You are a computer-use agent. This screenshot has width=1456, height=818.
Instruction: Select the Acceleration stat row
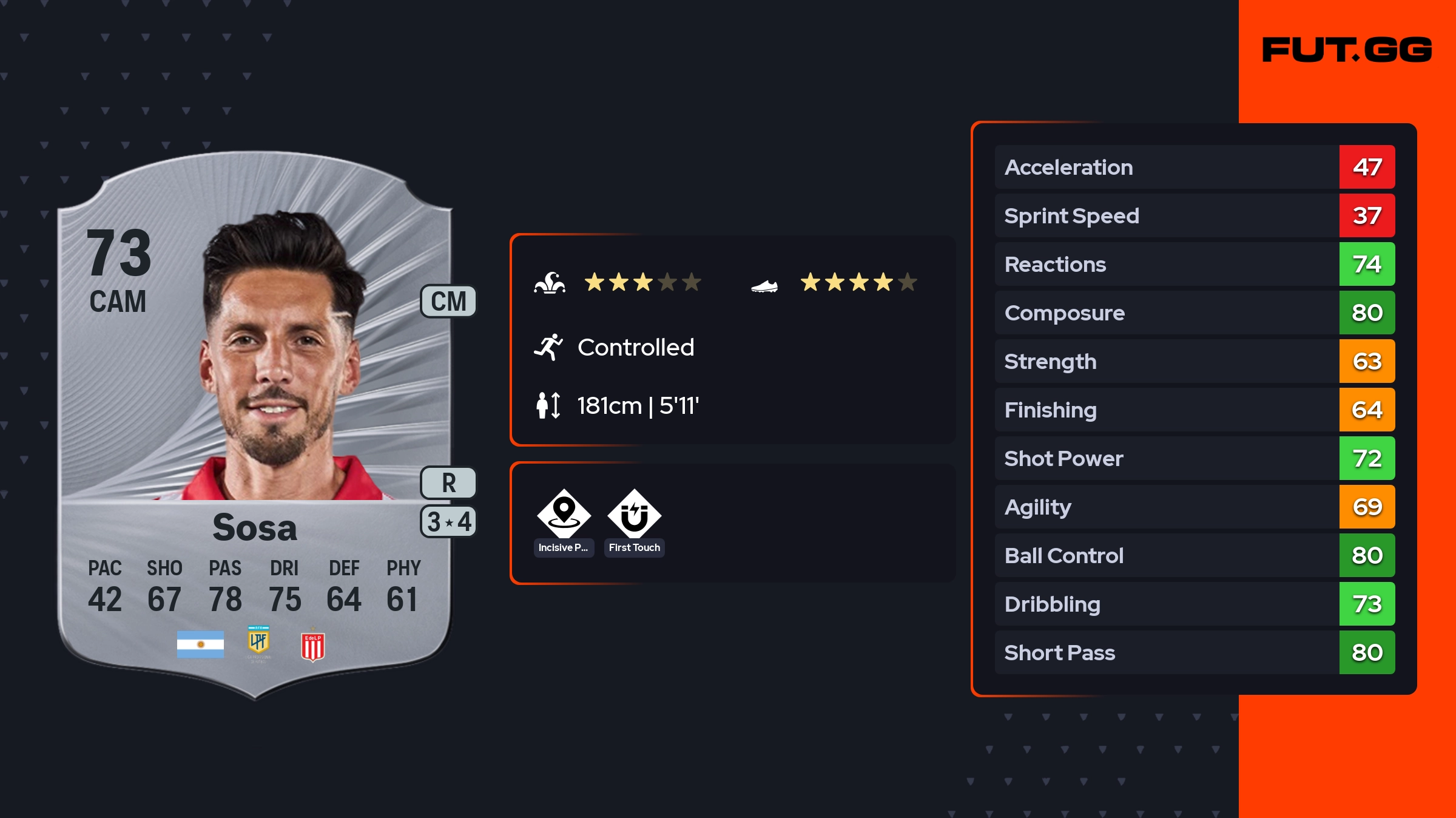(x=1194, y=167)
